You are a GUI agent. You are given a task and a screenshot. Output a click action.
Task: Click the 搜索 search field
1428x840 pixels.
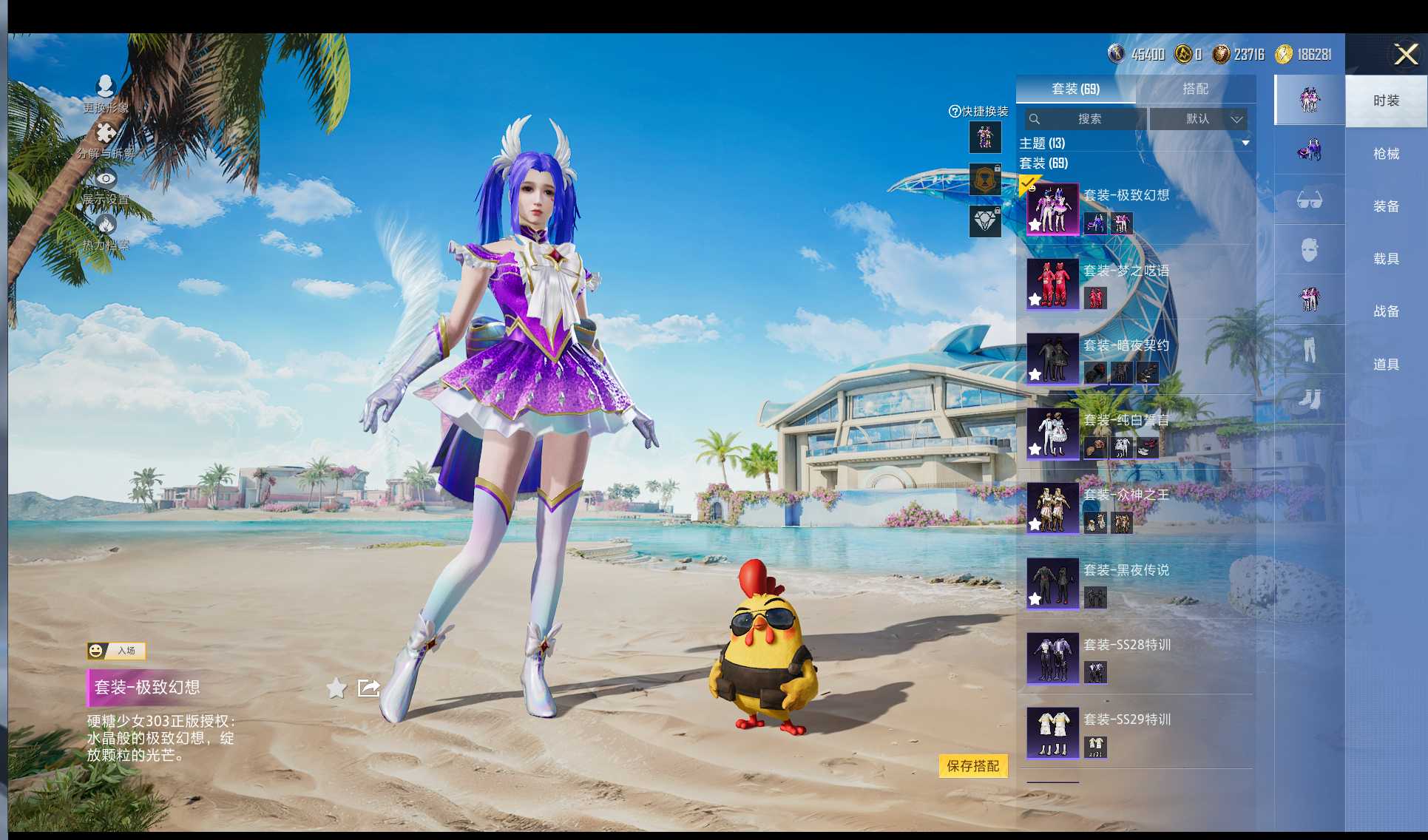[1086, 119]
